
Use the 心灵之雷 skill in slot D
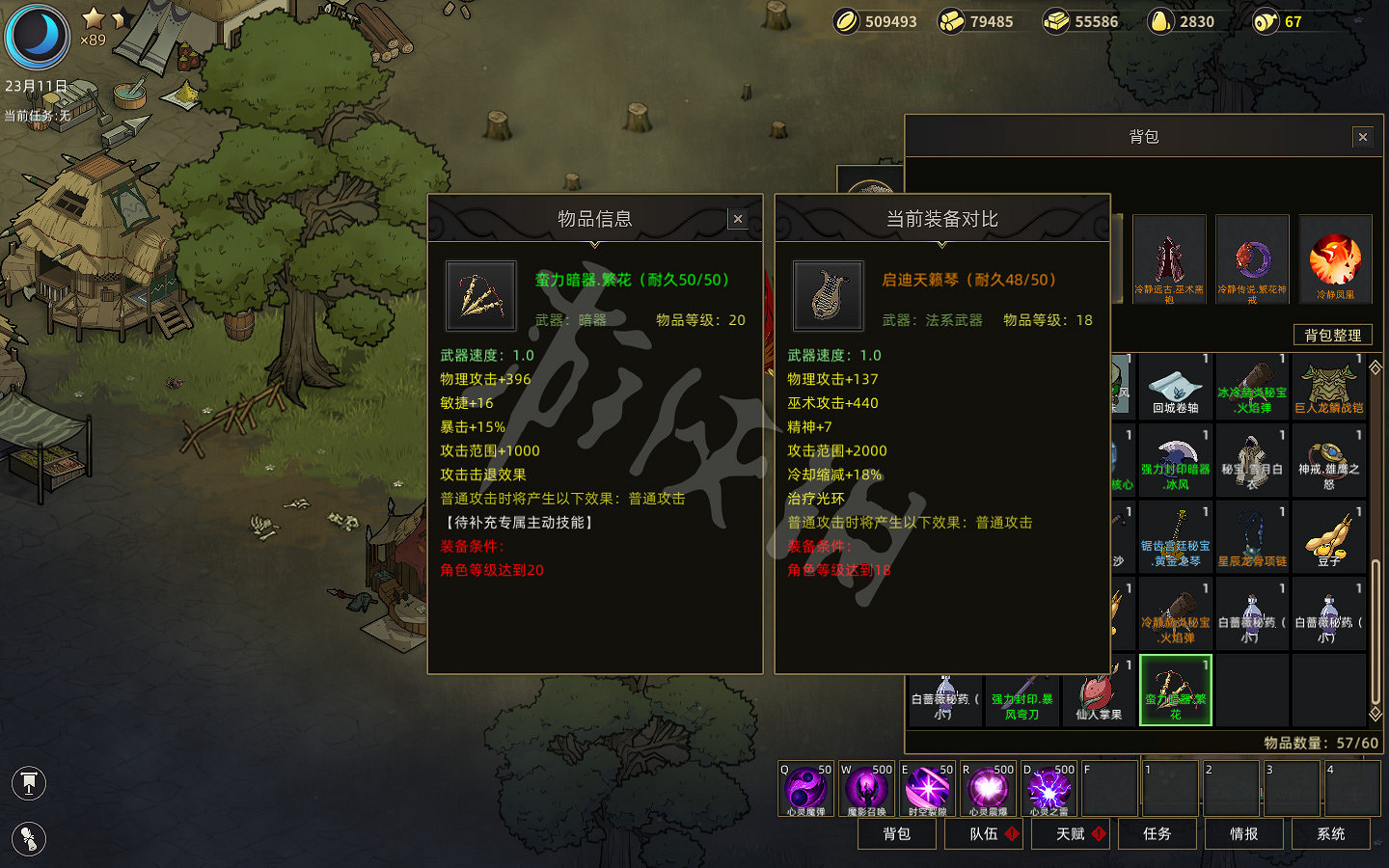coord(1048,788)
